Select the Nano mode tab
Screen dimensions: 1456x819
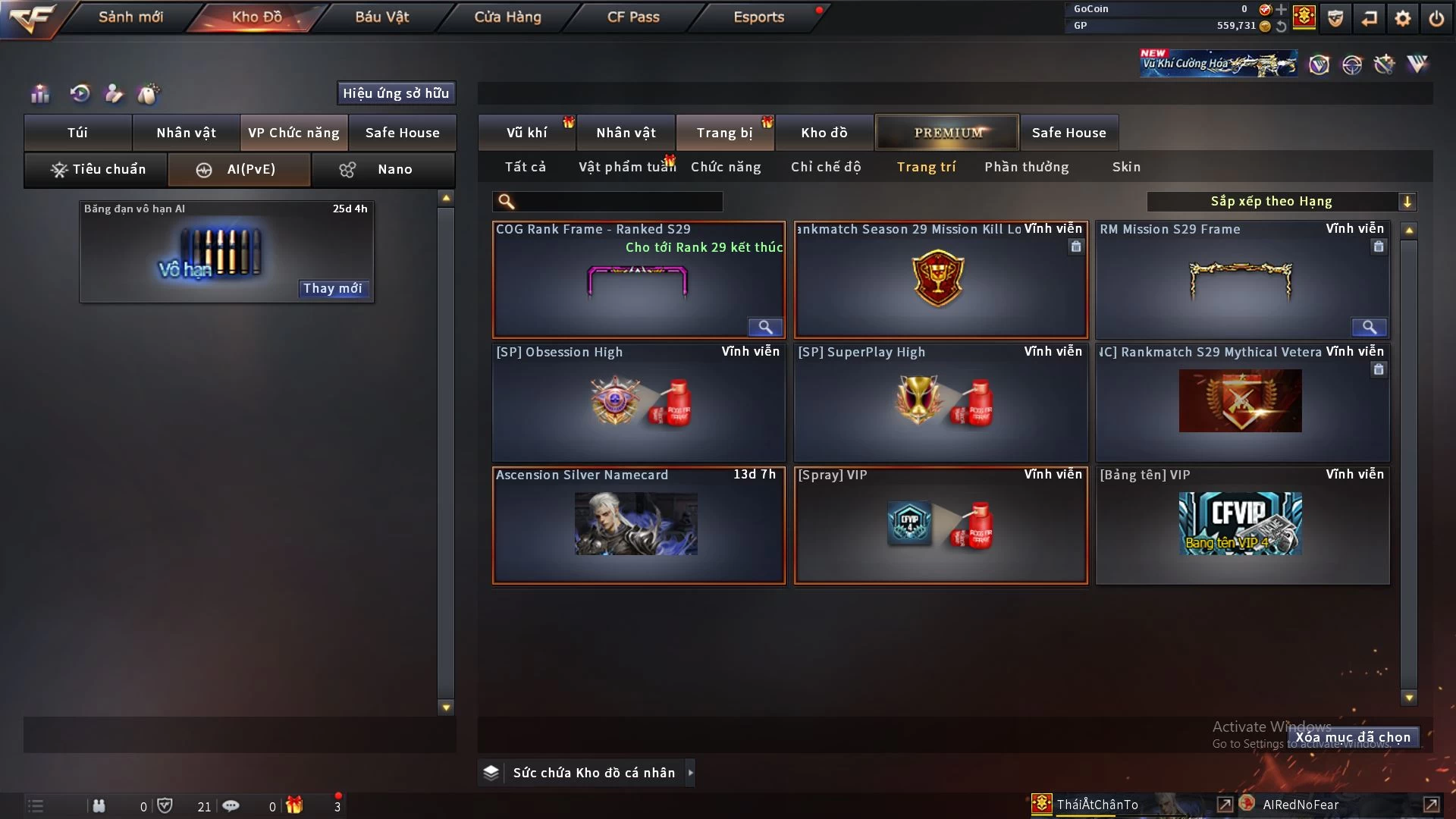click(x=384, y=169)
